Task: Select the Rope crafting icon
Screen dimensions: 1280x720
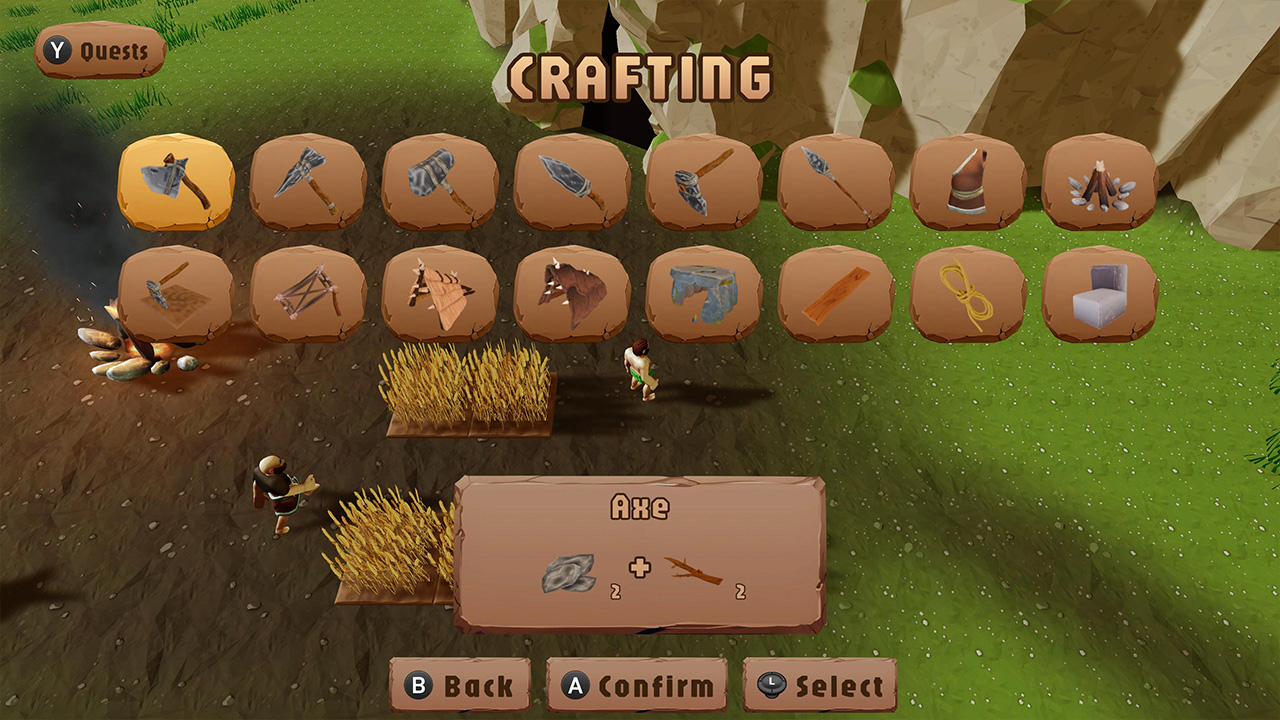Action: click(968, 292)
